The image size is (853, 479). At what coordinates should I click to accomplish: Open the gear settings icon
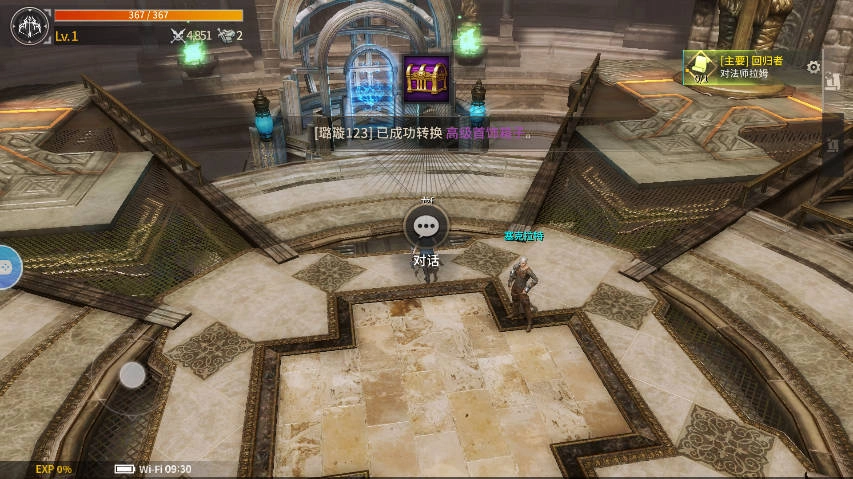tap(813, 67)
